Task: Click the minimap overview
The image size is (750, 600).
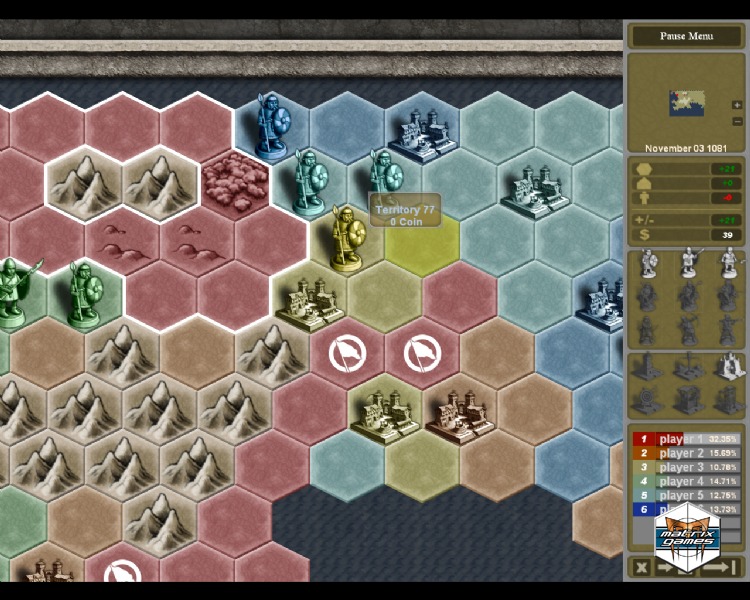Action: coord(688,101)
